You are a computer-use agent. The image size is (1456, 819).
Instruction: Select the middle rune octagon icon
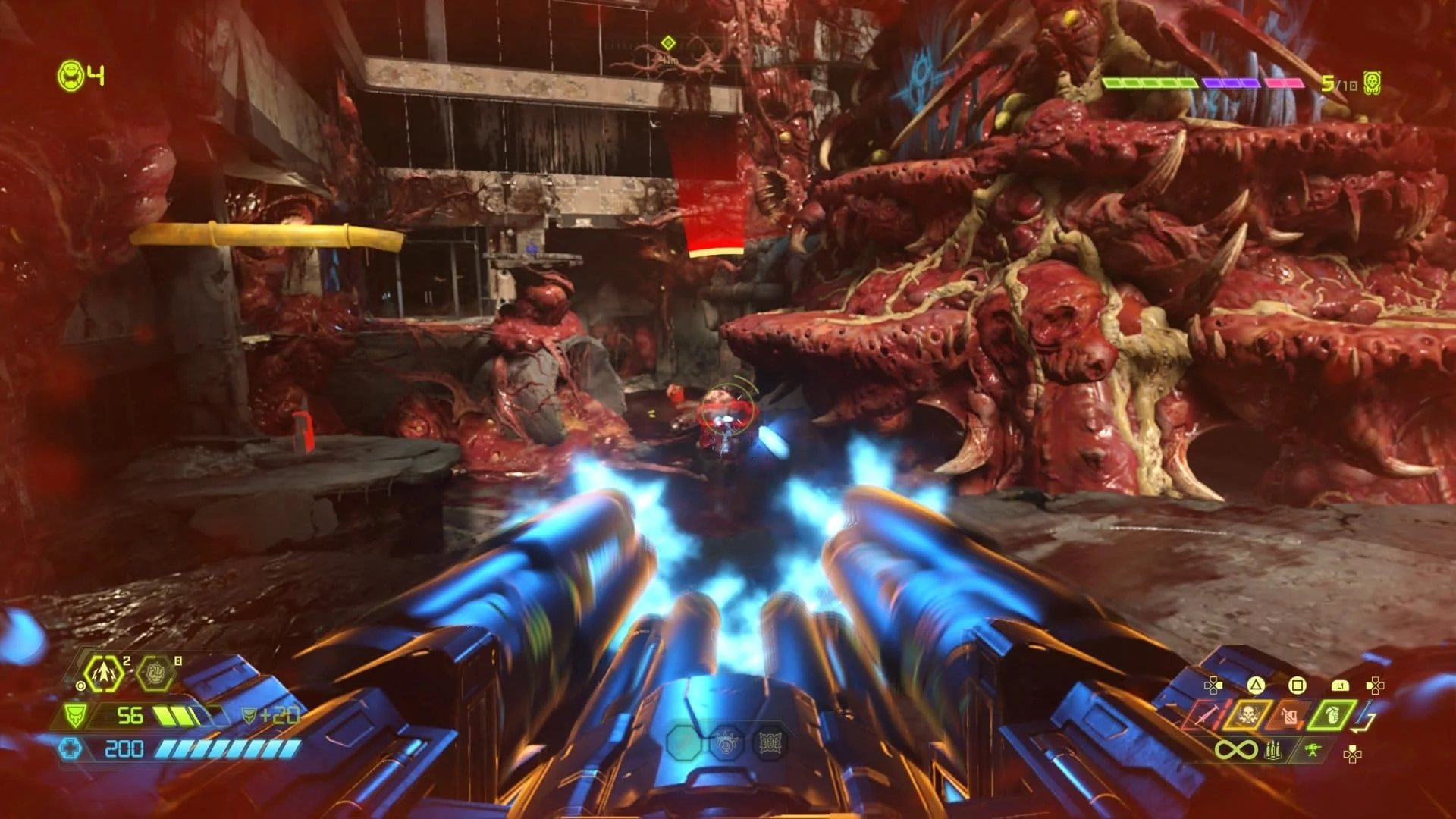(x=726, y=743)
